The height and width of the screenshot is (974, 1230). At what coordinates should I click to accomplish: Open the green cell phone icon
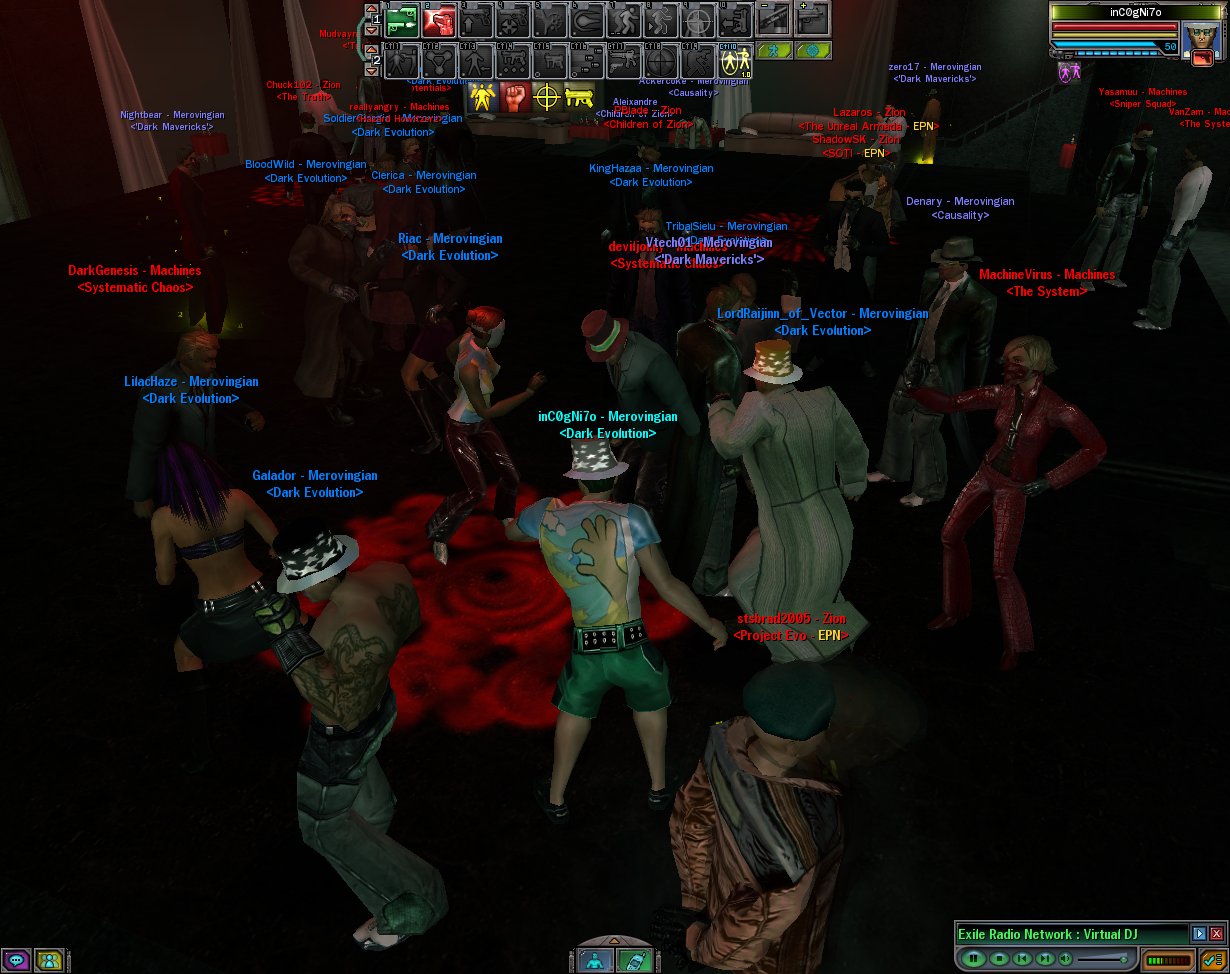(633, 961)
